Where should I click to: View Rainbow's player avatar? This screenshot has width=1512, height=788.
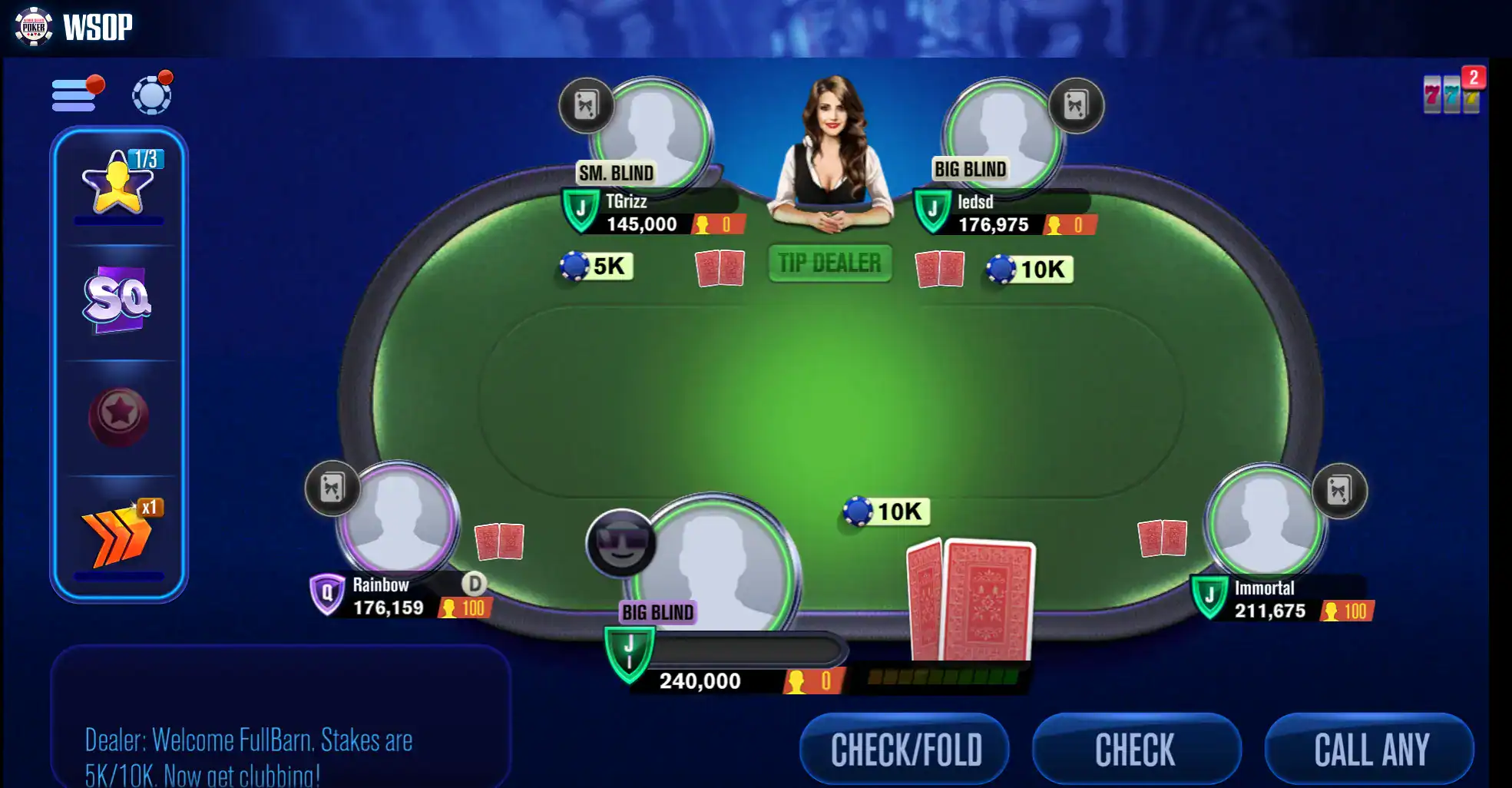click(x=399, y=518)
